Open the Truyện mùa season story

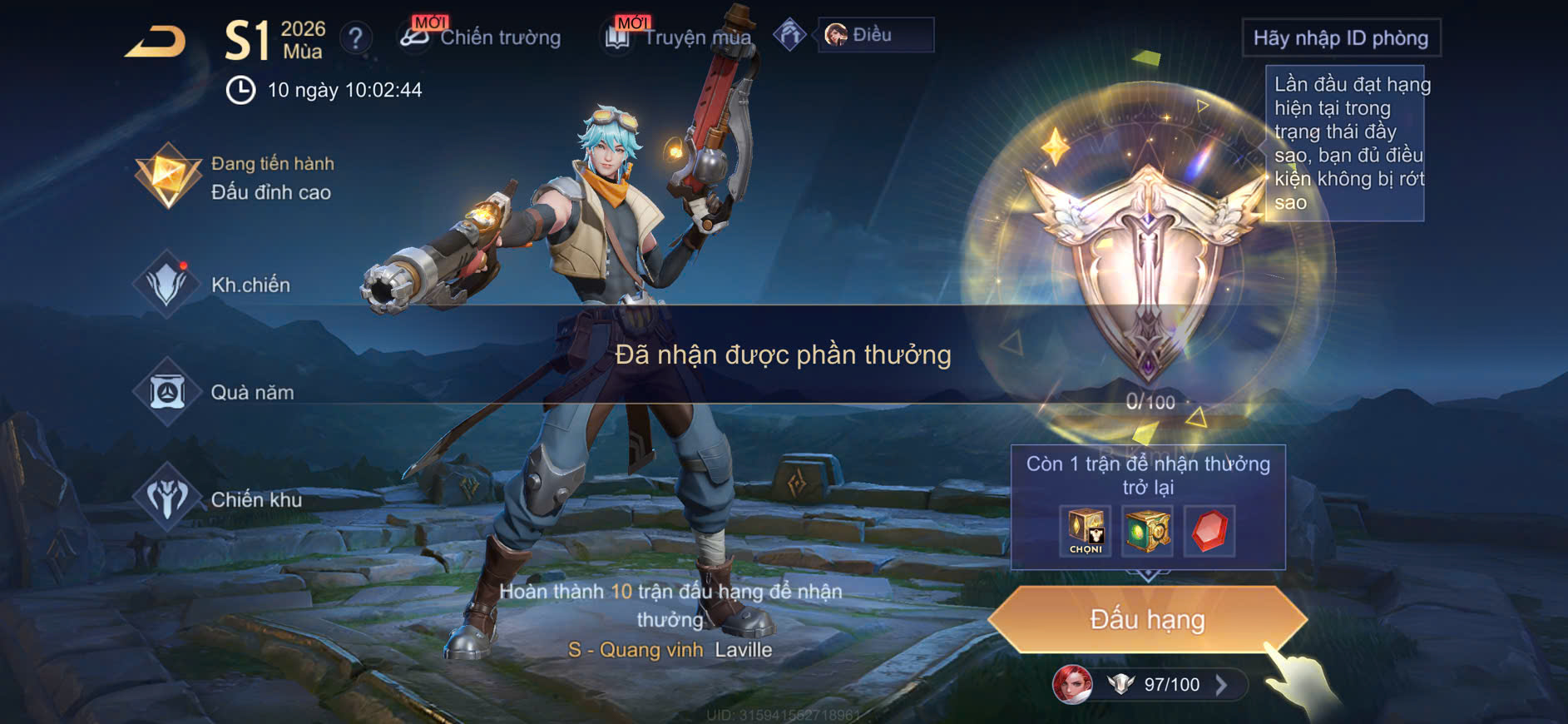coord(679,37)
